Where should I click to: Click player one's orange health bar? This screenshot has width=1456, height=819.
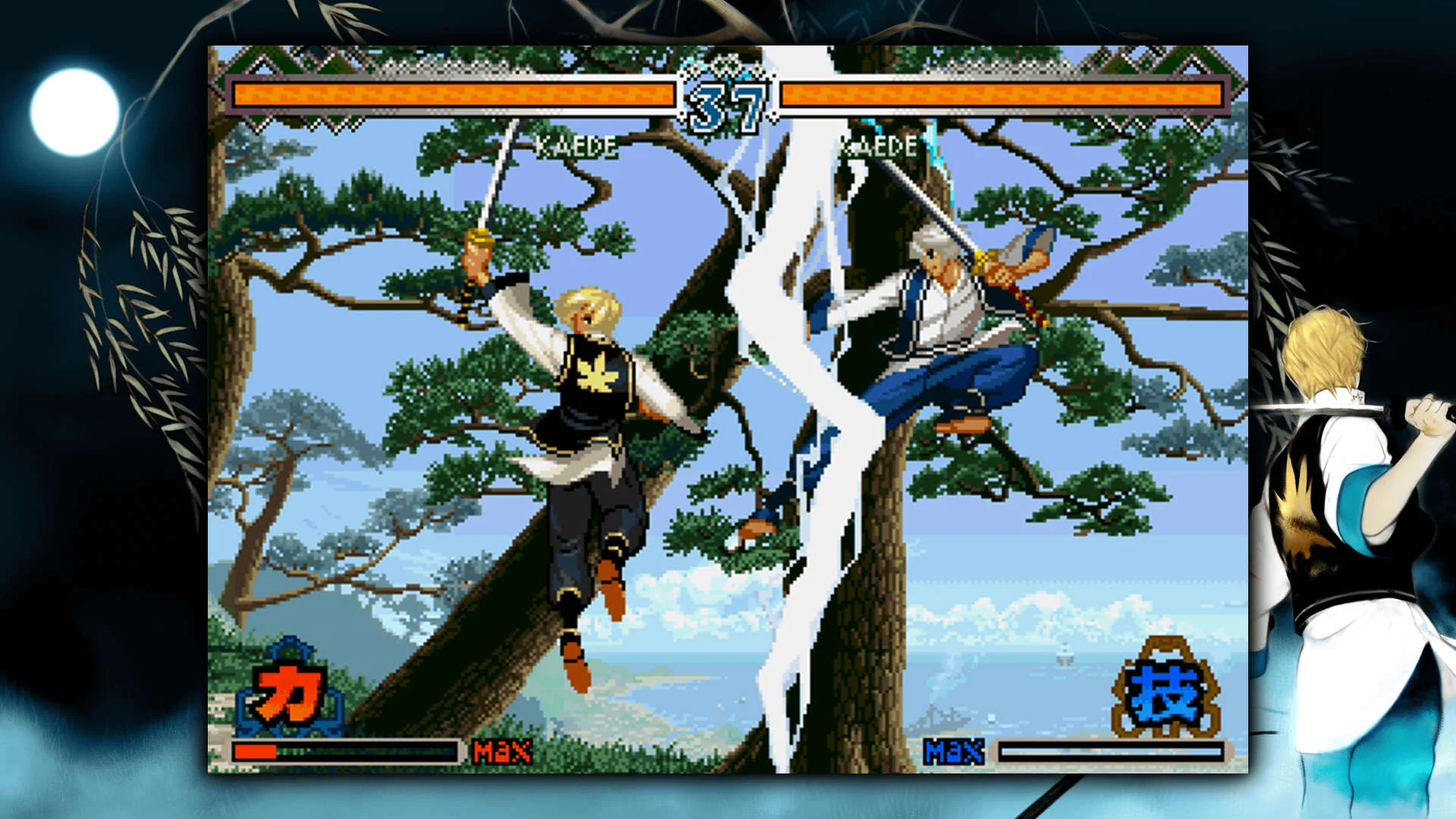tap(455, 93)
